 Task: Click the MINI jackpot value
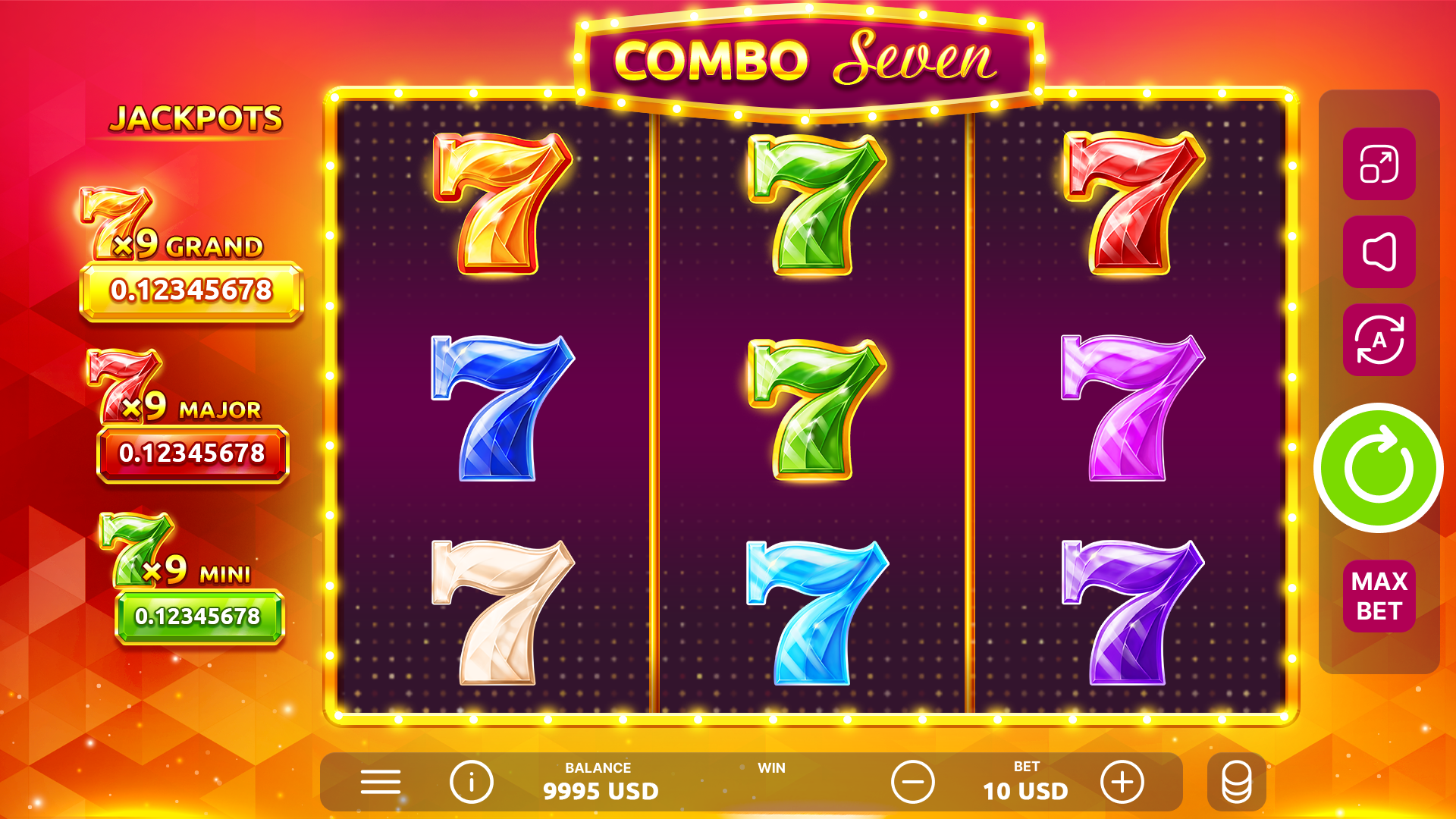click(x=191, y=616)
